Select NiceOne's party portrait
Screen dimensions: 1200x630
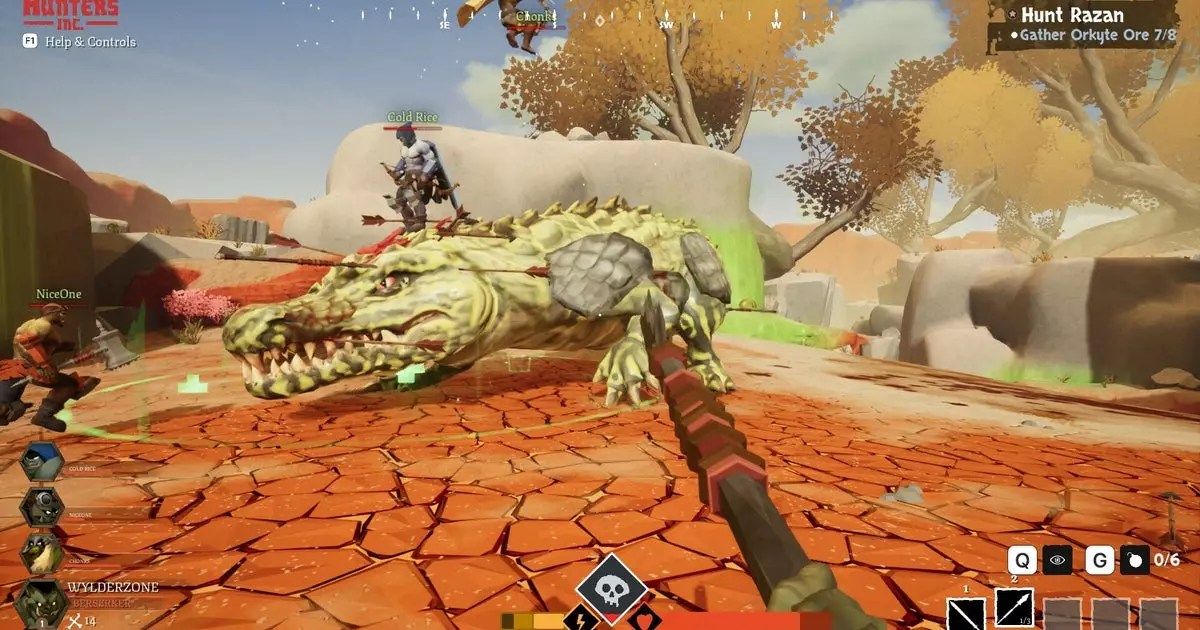[42, 507]
